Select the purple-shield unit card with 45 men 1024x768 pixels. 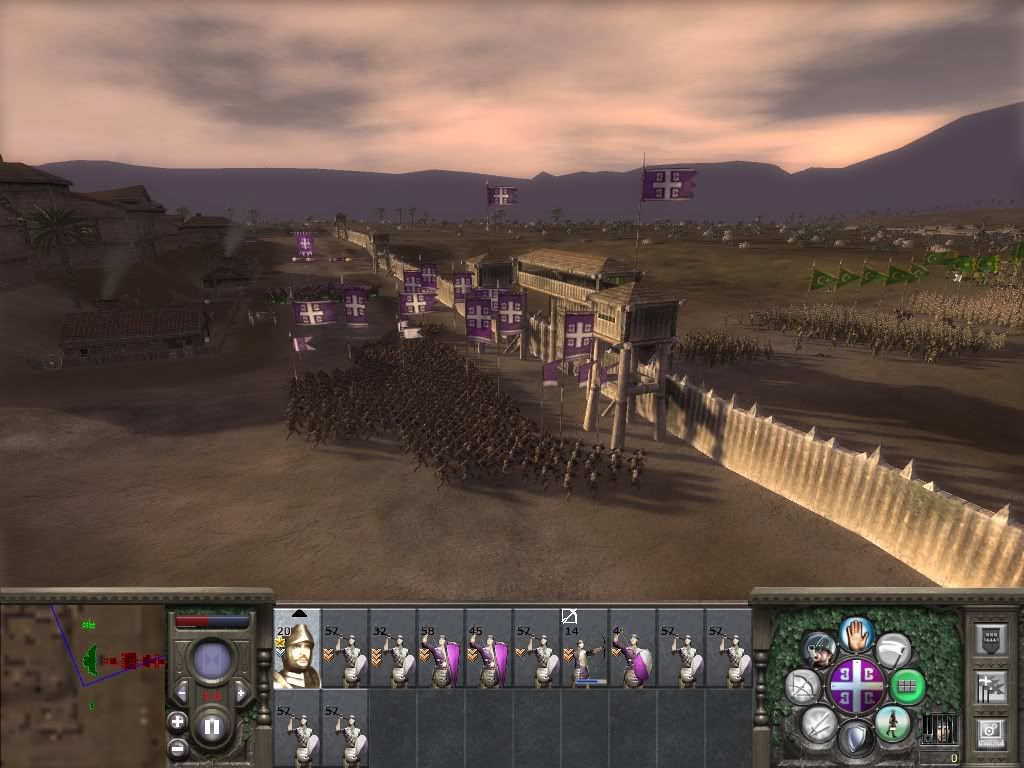(x=489, y=649)
